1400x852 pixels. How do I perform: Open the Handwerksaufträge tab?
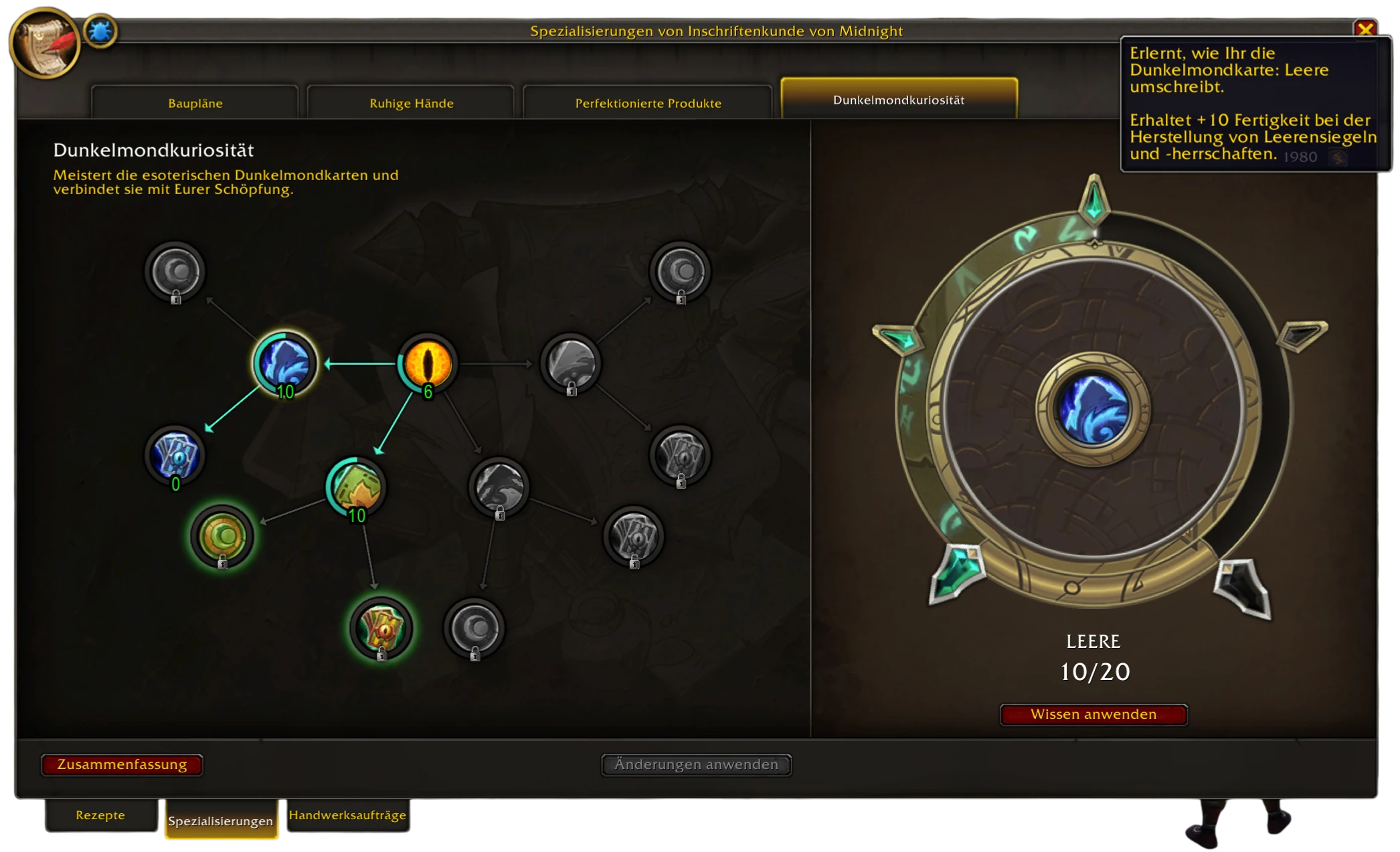[x=347, y=815]
